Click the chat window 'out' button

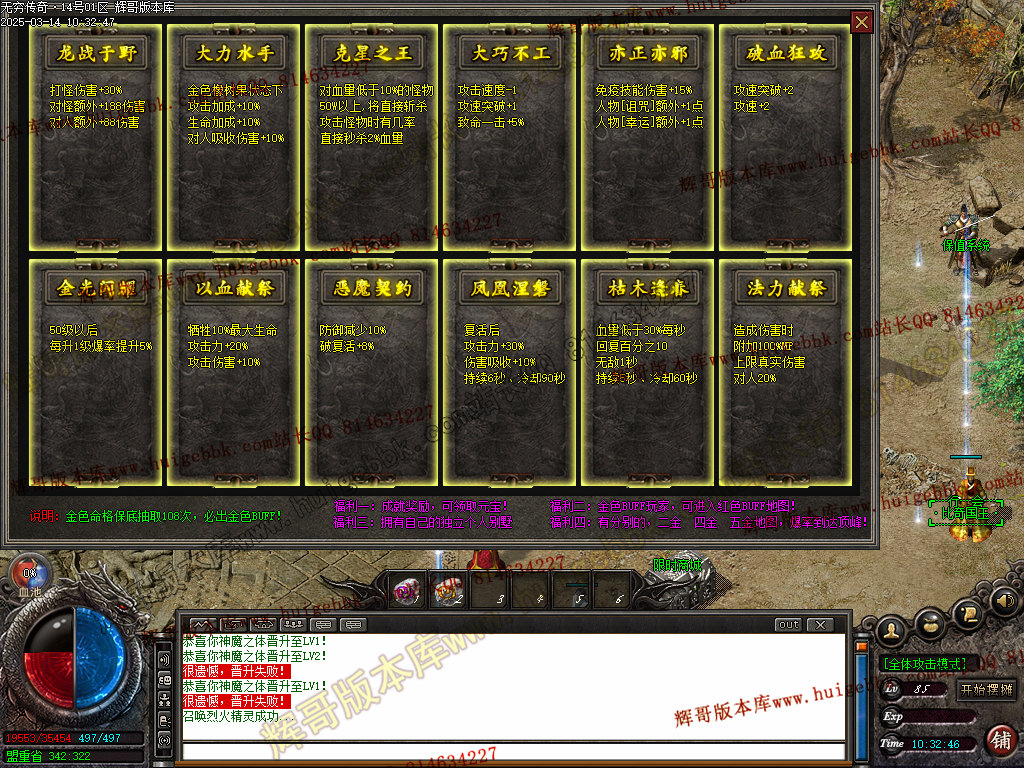(x=789, y=625)
